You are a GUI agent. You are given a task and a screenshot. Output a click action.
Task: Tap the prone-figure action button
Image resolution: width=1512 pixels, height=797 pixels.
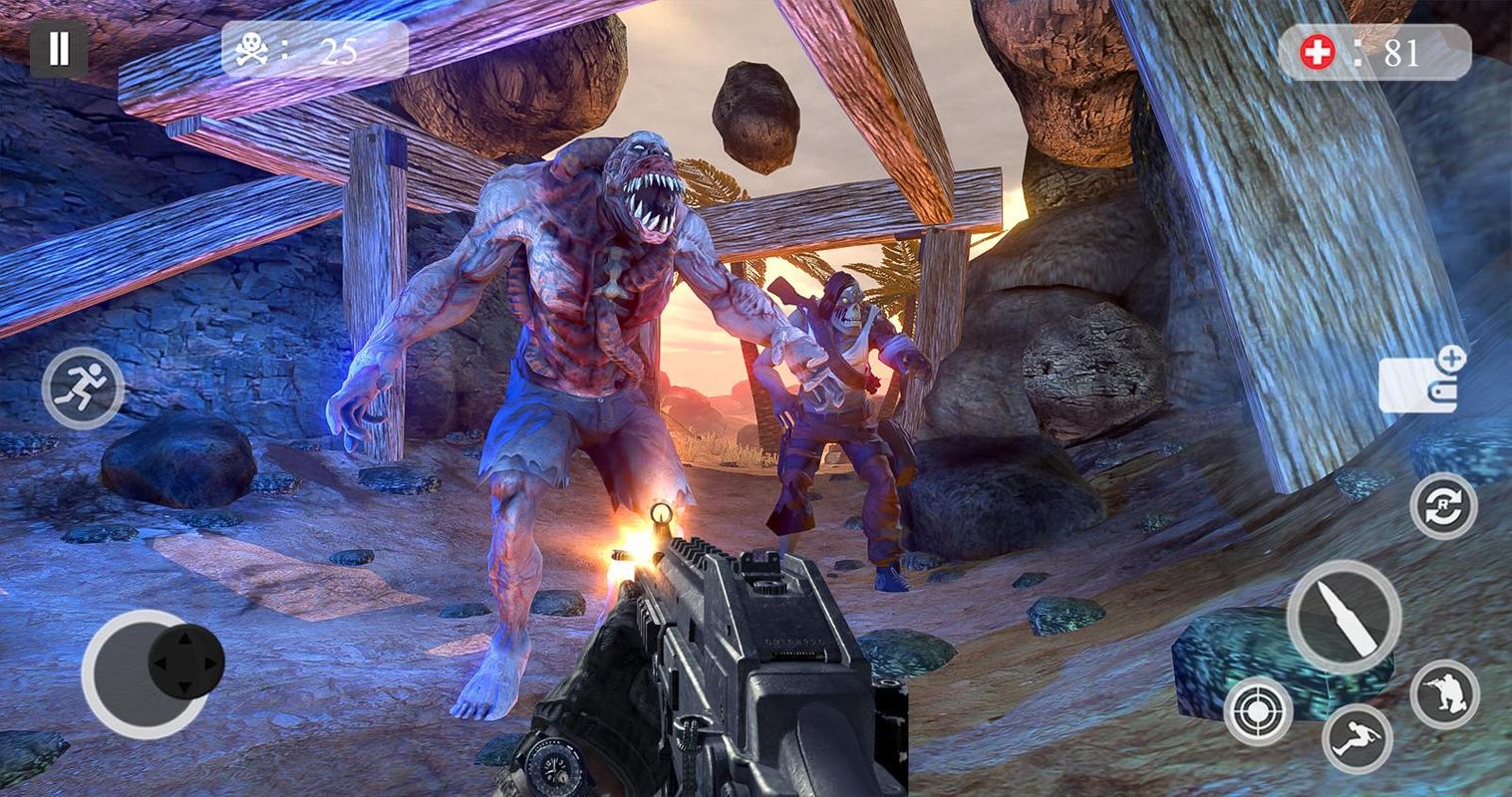point(1357,738)
